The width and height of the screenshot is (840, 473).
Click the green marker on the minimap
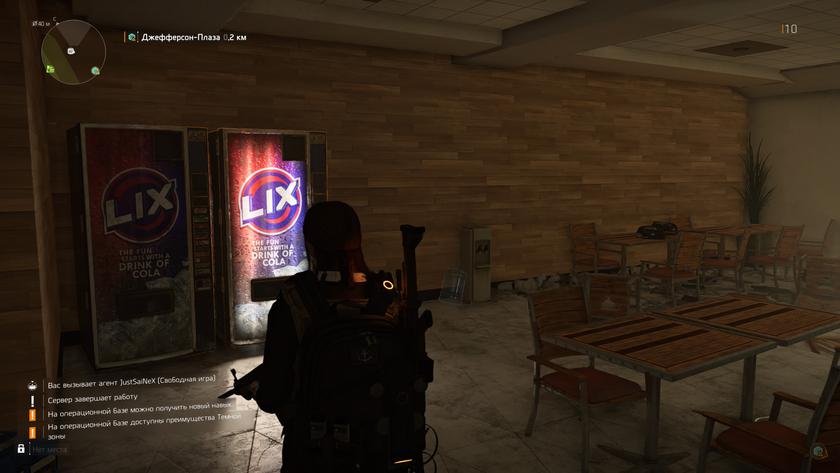pos(49,68)
